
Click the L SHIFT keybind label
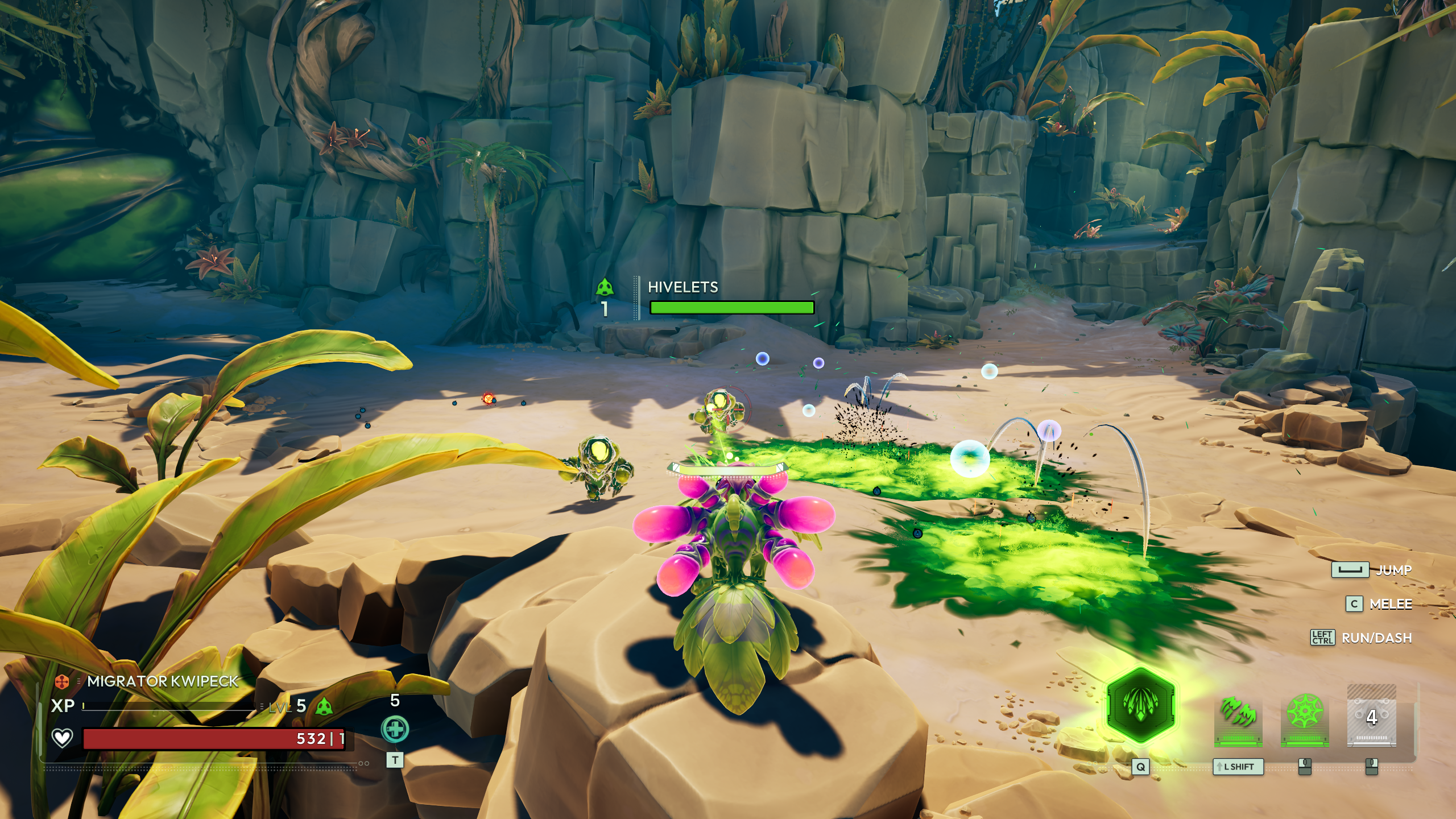[x=1238, y=768]
